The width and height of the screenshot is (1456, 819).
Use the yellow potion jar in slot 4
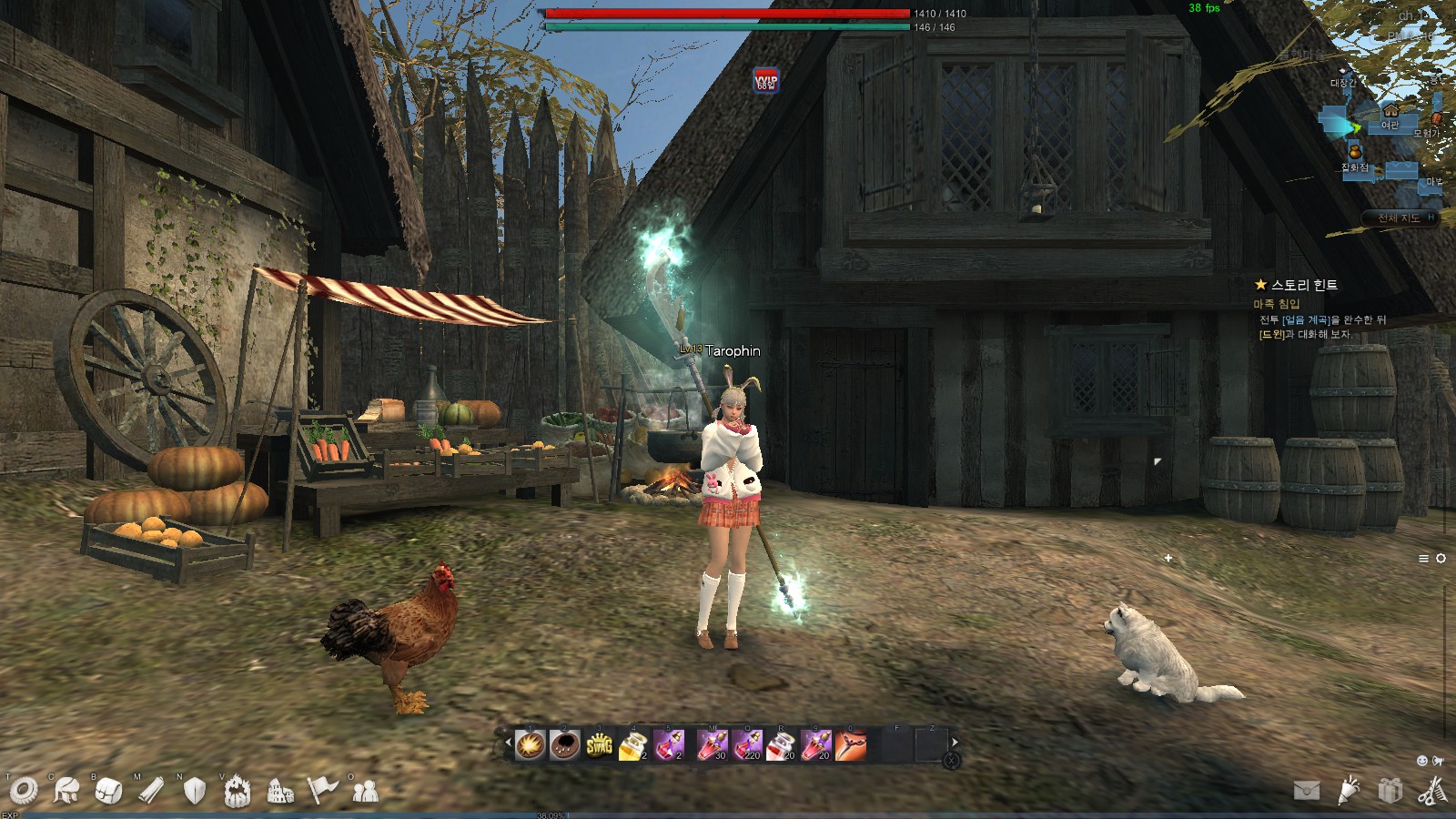[x=633, y=745]
